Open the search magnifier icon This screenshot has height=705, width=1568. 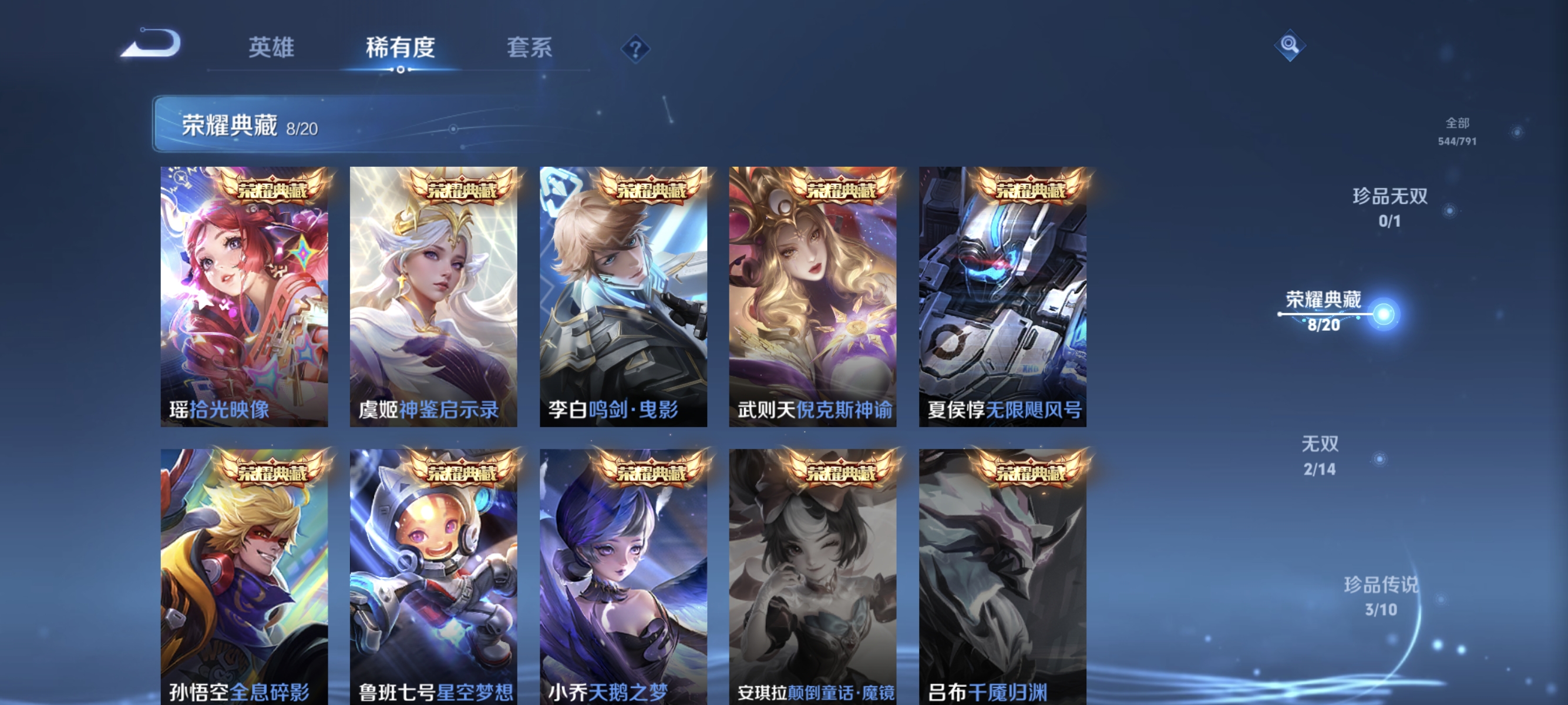(x=1291, y=45)
